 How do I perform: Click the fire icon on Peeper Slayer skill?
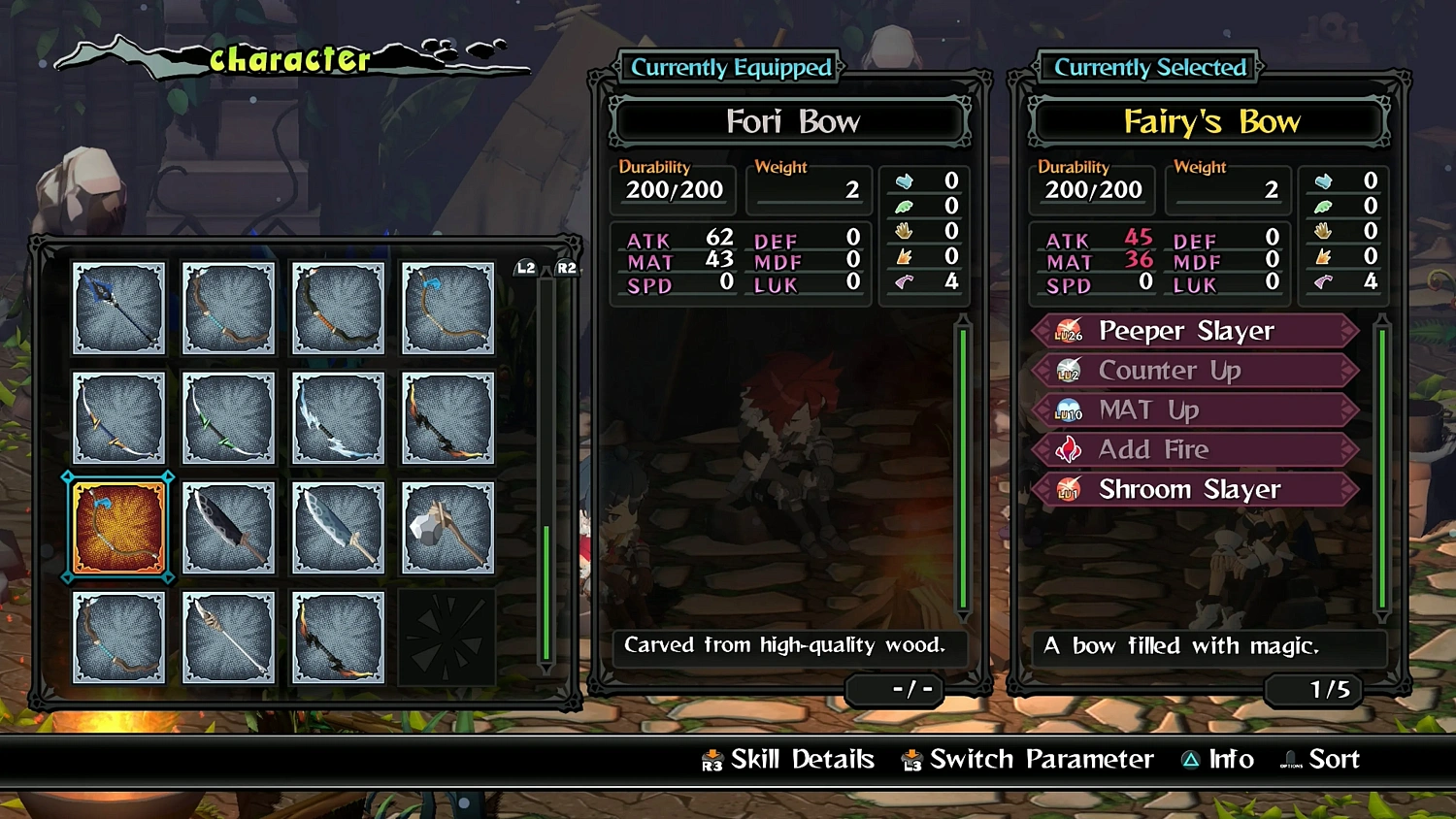(x=1068, y=330)
